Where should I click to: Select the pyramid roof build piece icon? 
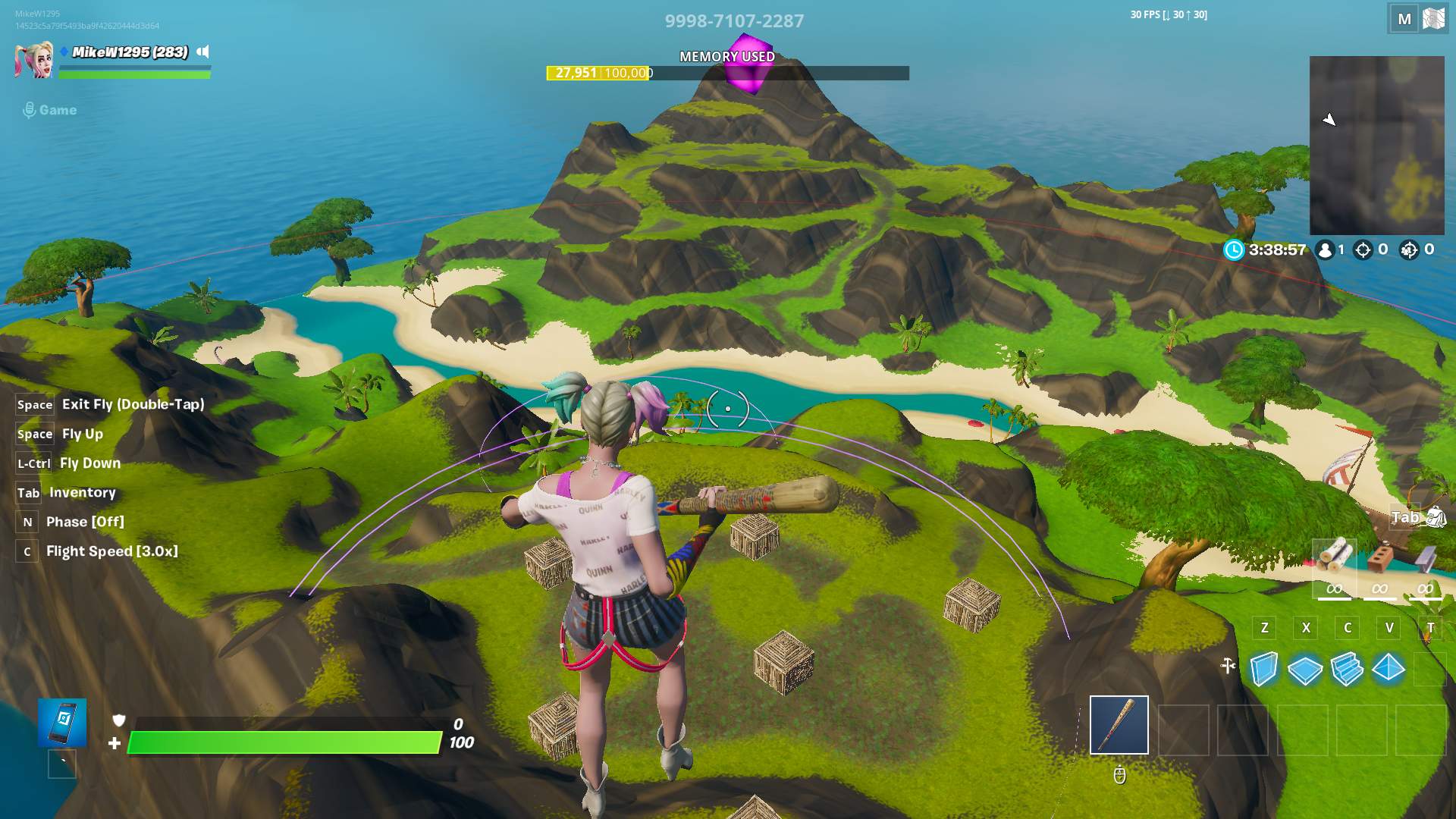click(1389, 670)
